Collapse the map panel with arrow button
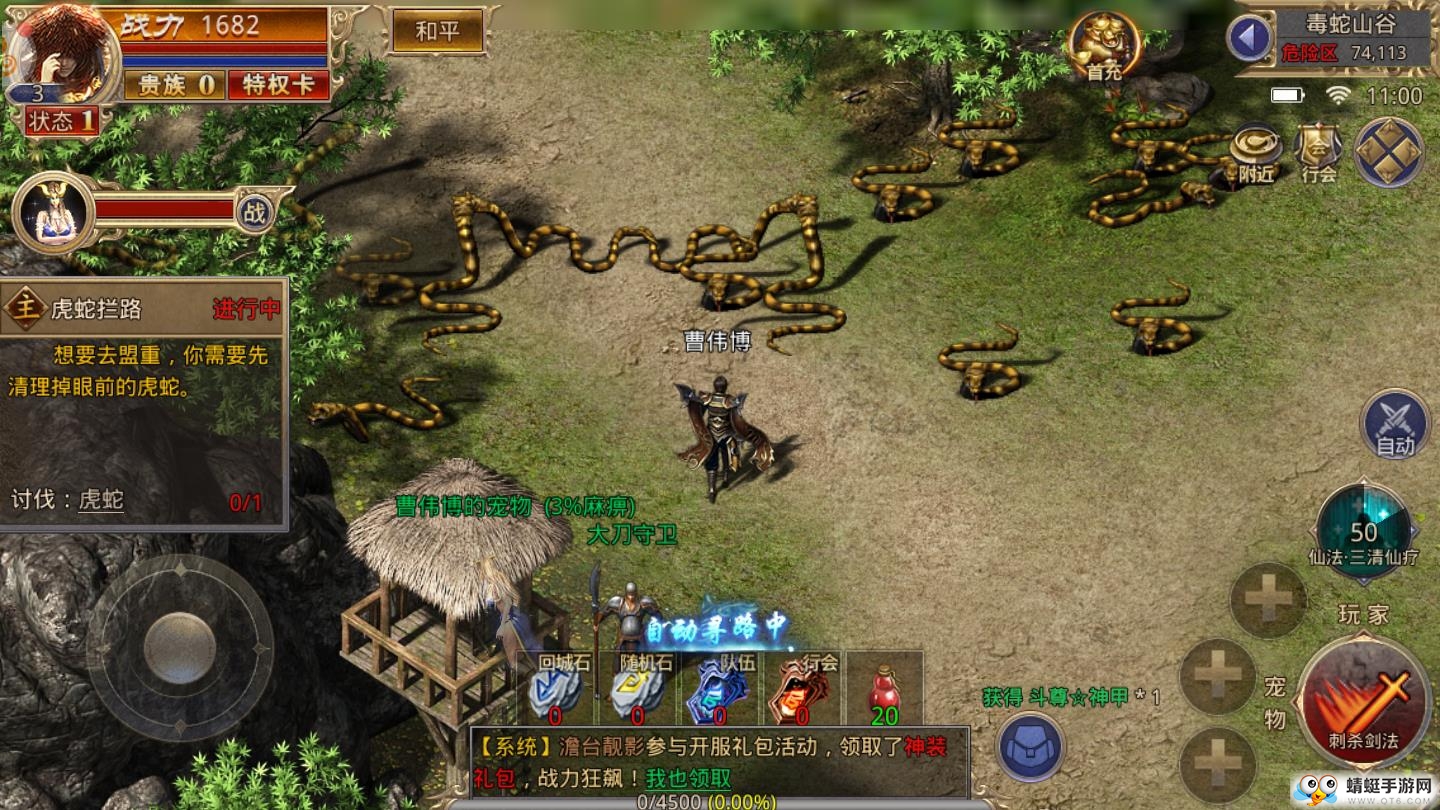The image size is (1440, 810). pyautogui.click(x=1249, y=38)
